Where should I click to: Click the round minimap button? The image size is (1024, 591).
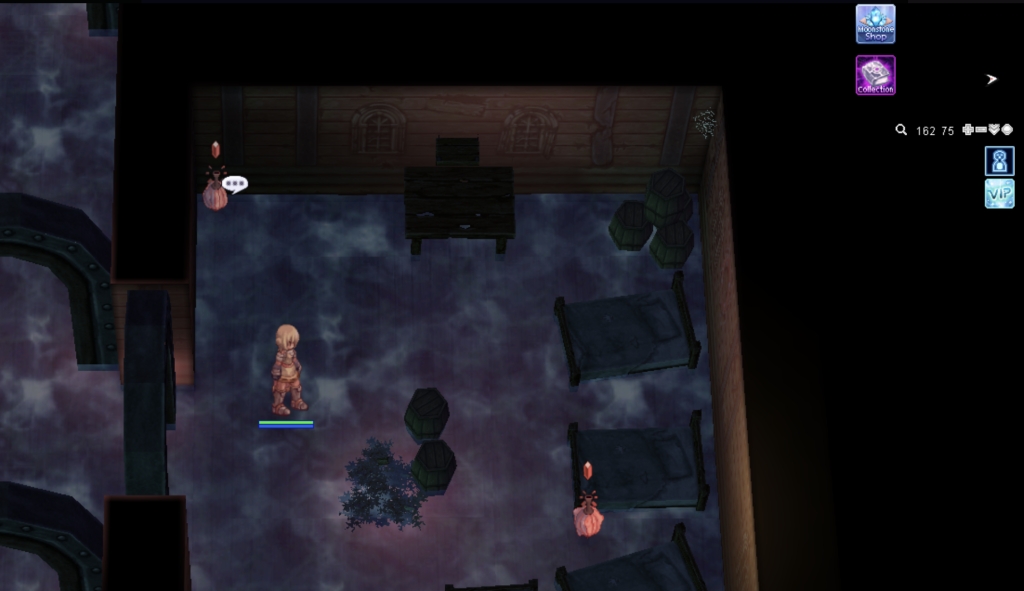click(1007, 130)
